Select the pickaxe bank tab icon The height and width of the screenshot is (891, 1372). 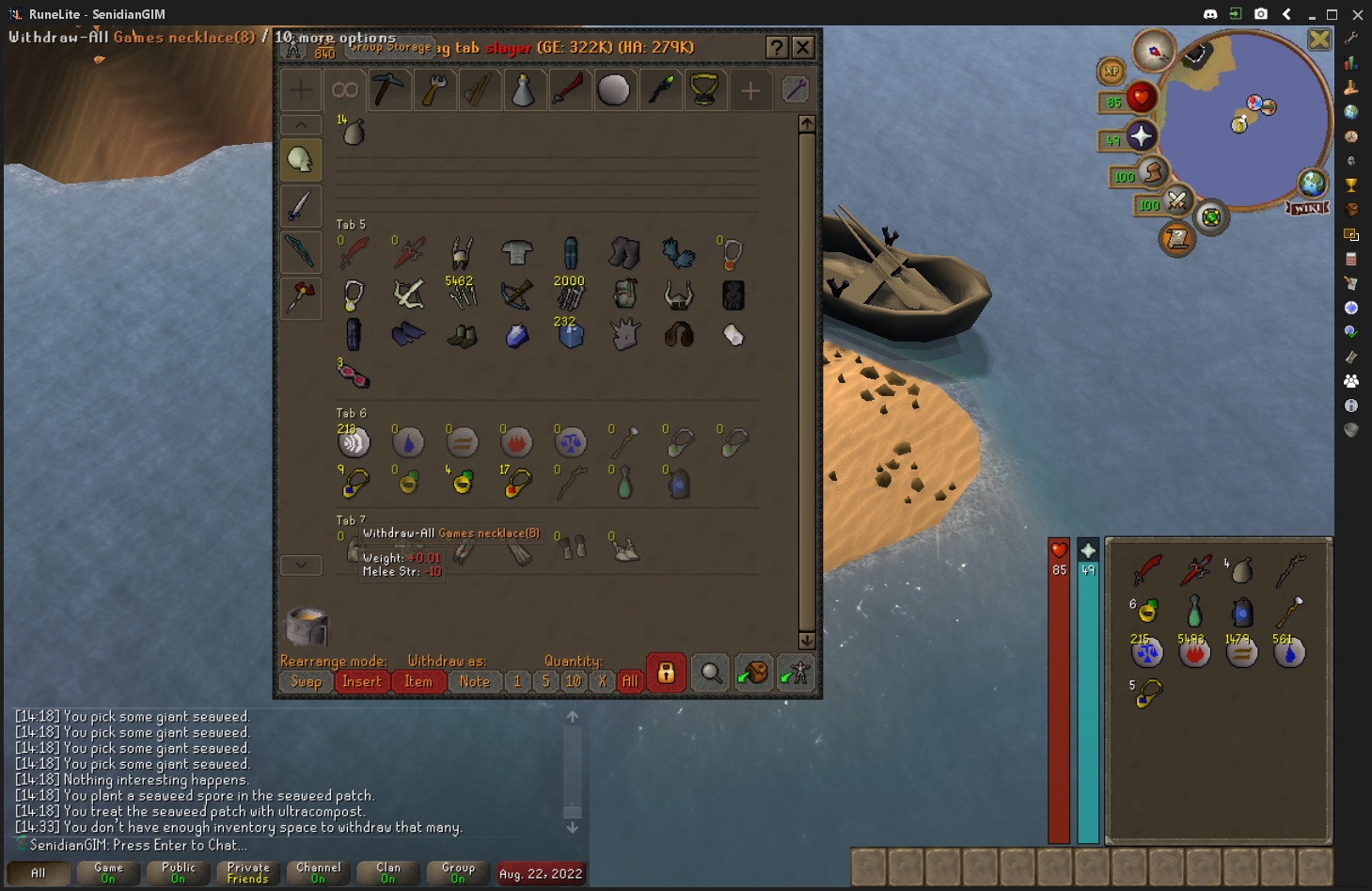389,89
